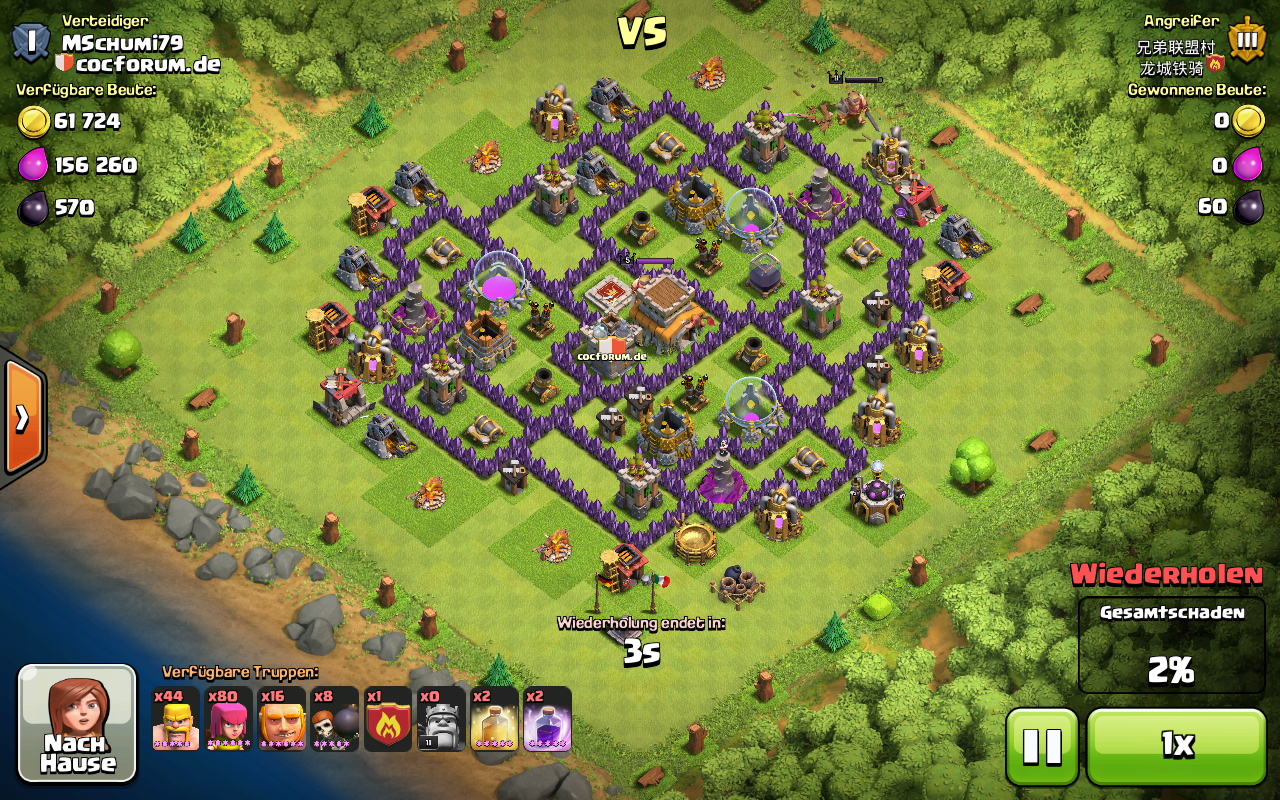Image resolution: width=1280 pixels, height=800 pixels.
Task: Choose the Clan Castle flame shield slot
Action: coord(388,719)
